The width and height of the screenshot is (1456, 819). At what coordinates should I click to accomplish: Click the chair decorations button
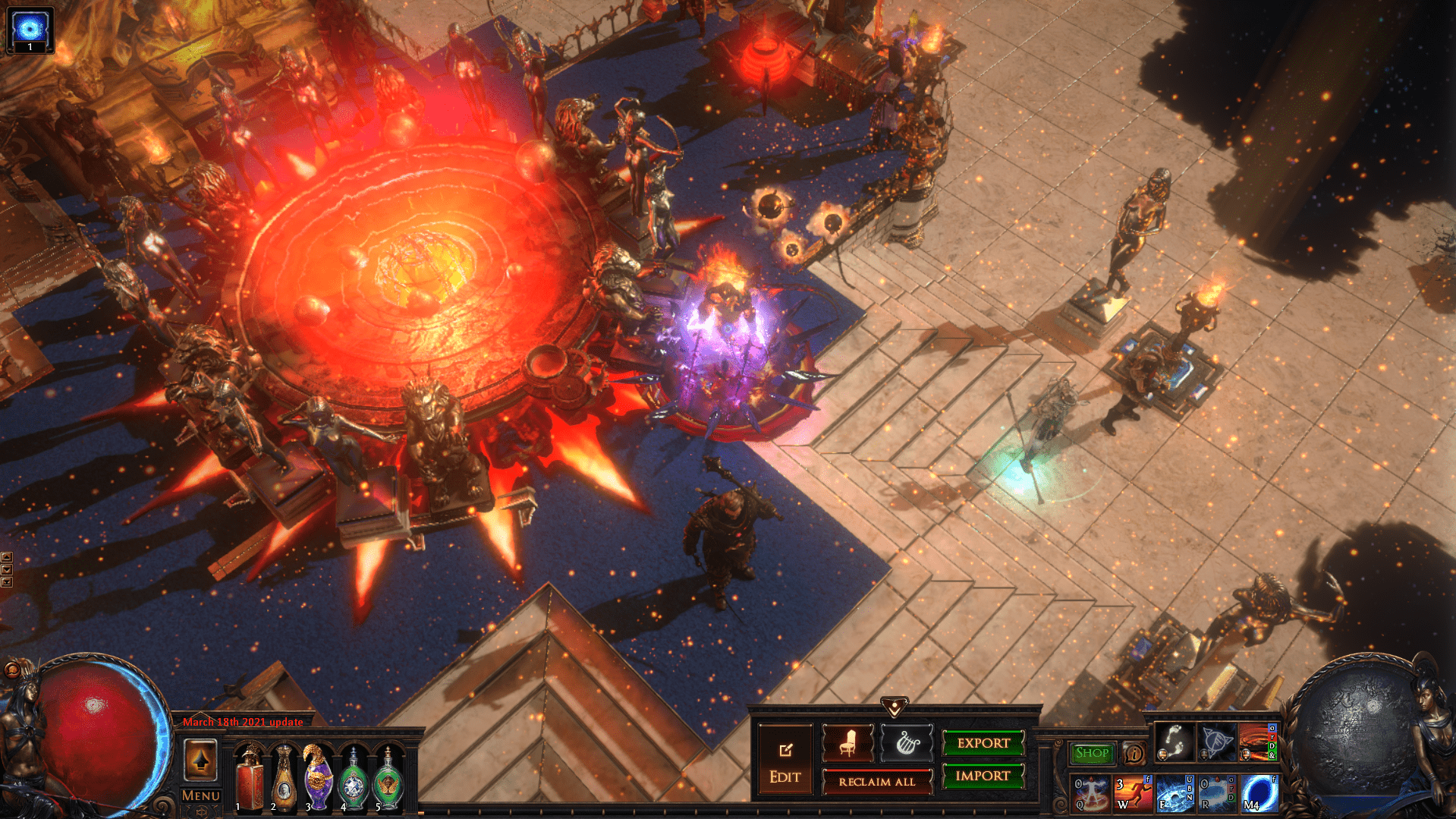point(847,743)
